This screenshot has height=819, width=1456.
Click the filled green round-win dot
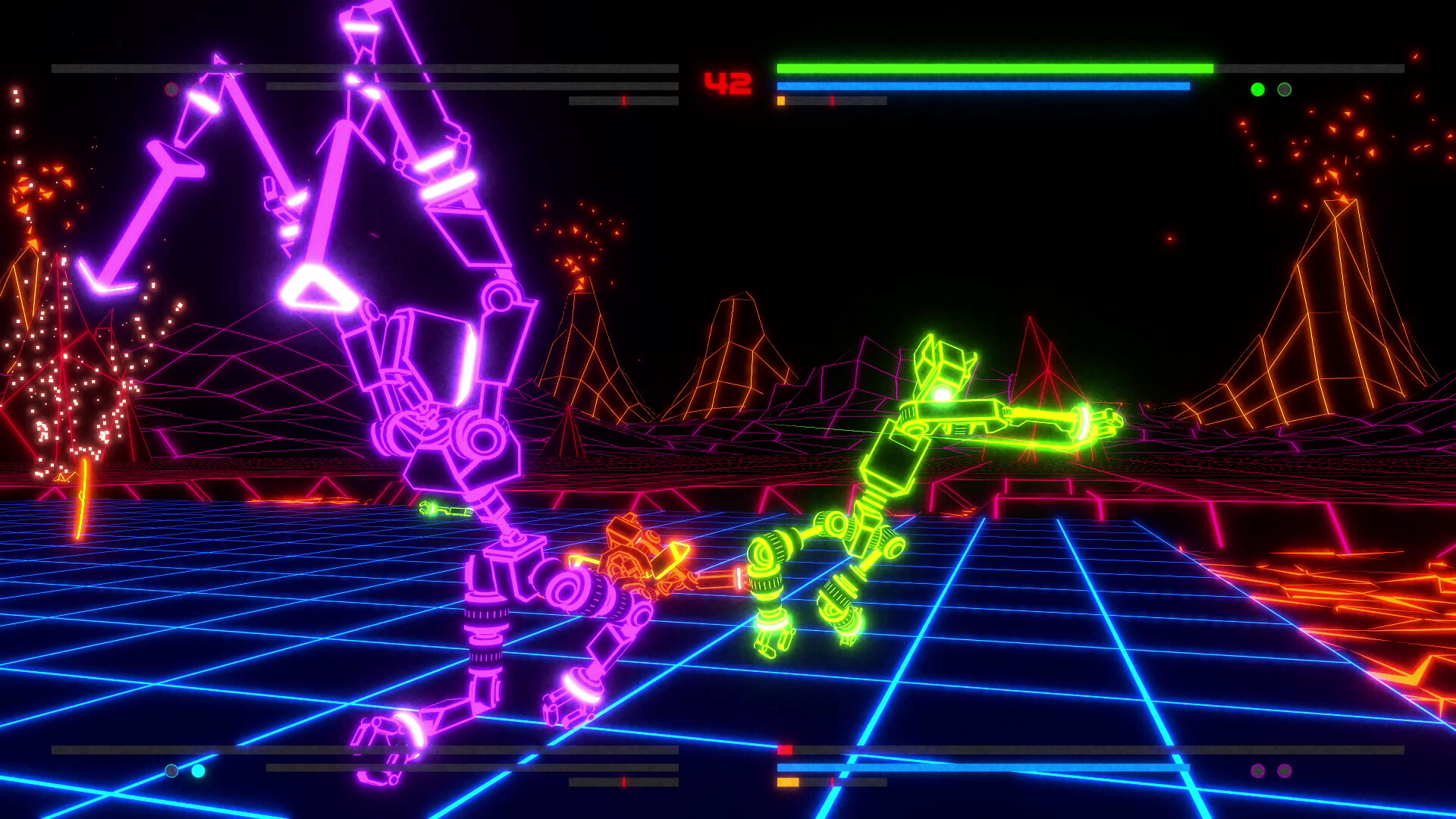(1257, 88)
